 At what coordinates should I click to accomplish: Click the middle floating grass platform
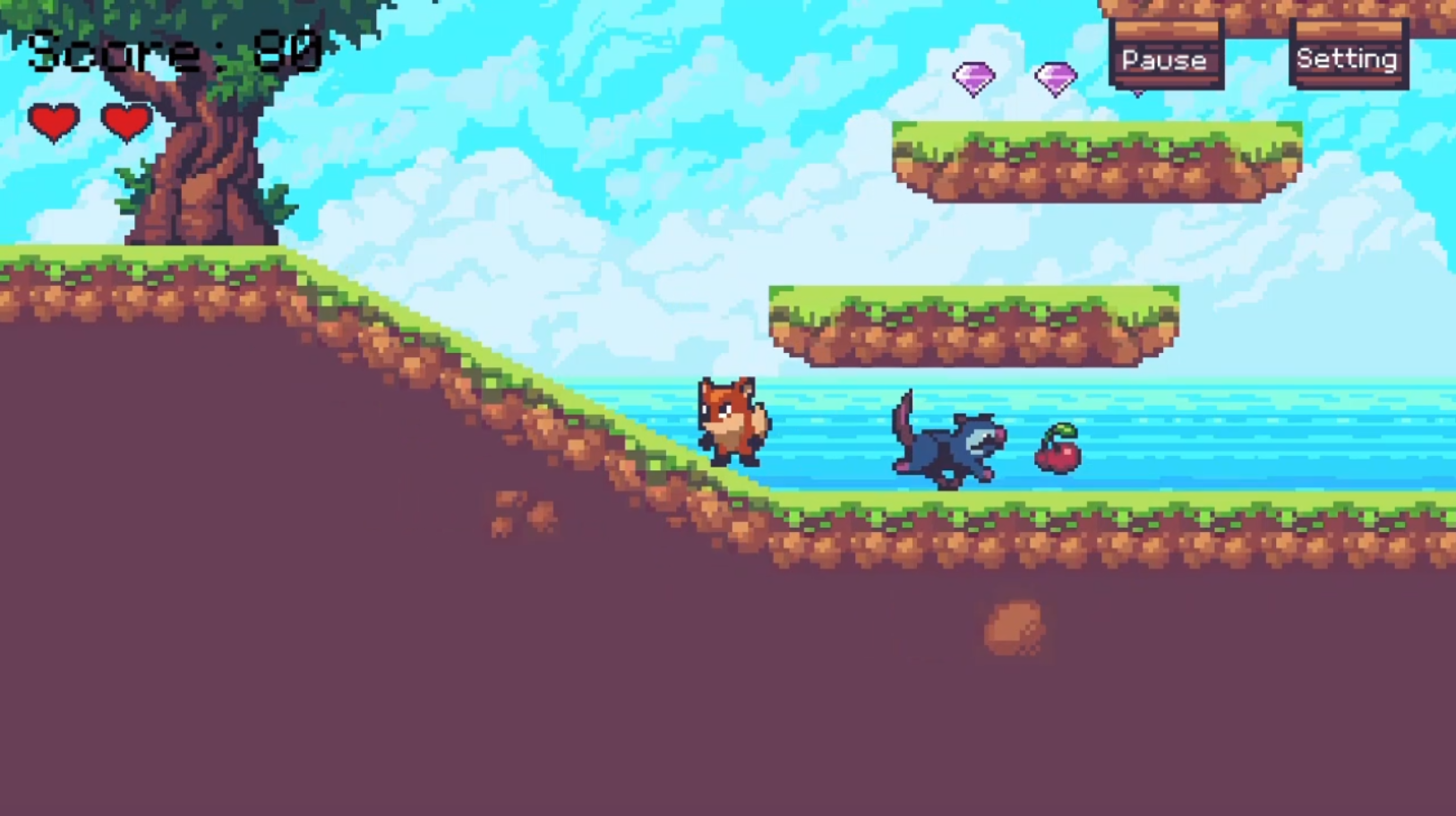coord(976,327)
